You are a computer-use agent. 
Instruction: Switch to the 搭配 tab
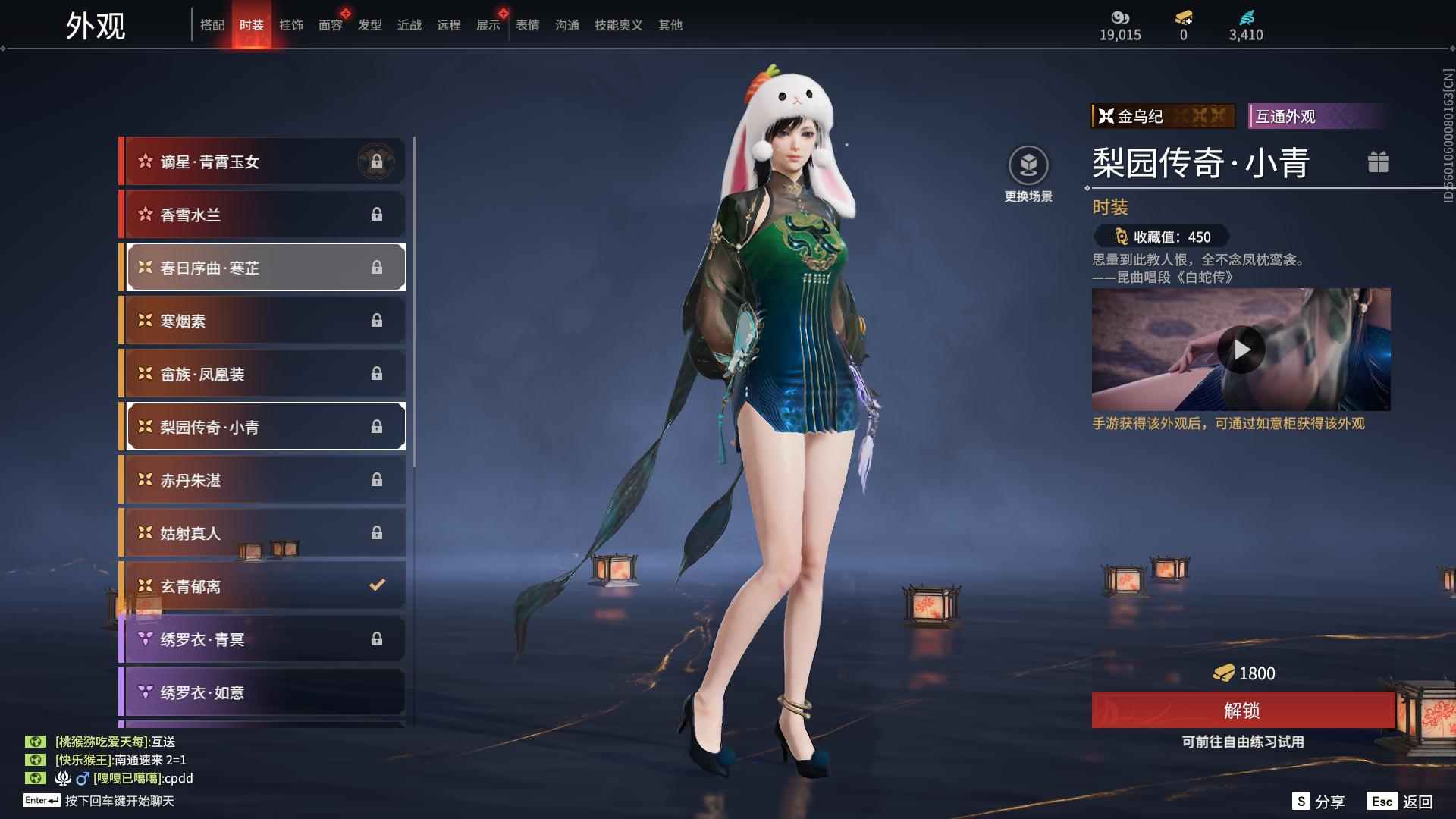click(213, 25)
